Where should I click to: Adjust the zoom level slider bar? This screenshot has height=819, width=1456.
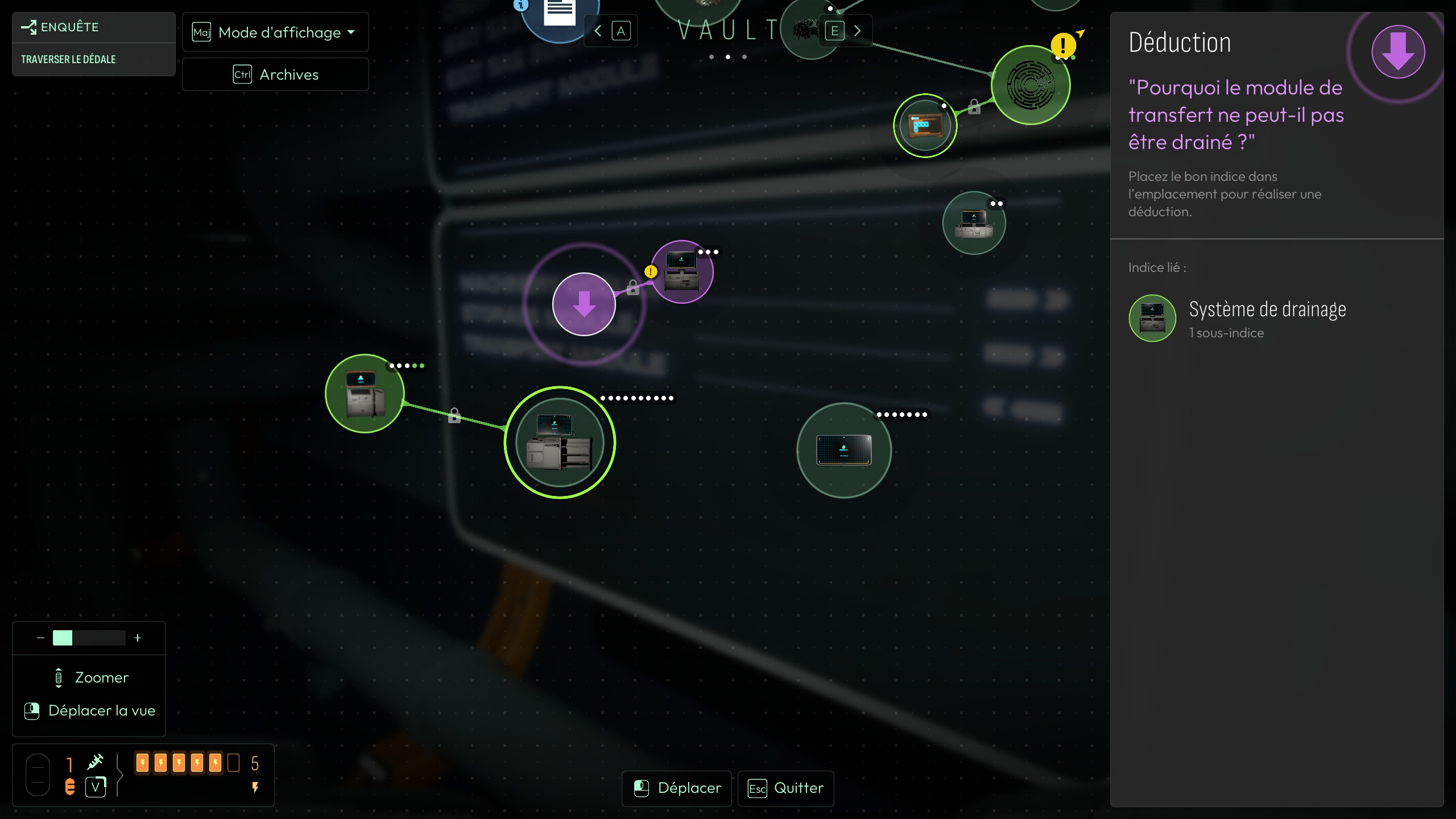pyautogui.click(x=89, y=638)
